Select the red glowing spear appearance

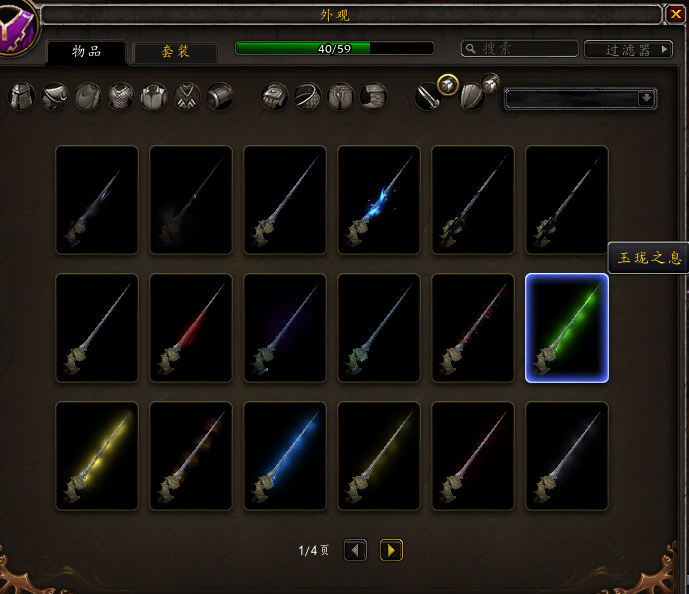click(191, 328)
